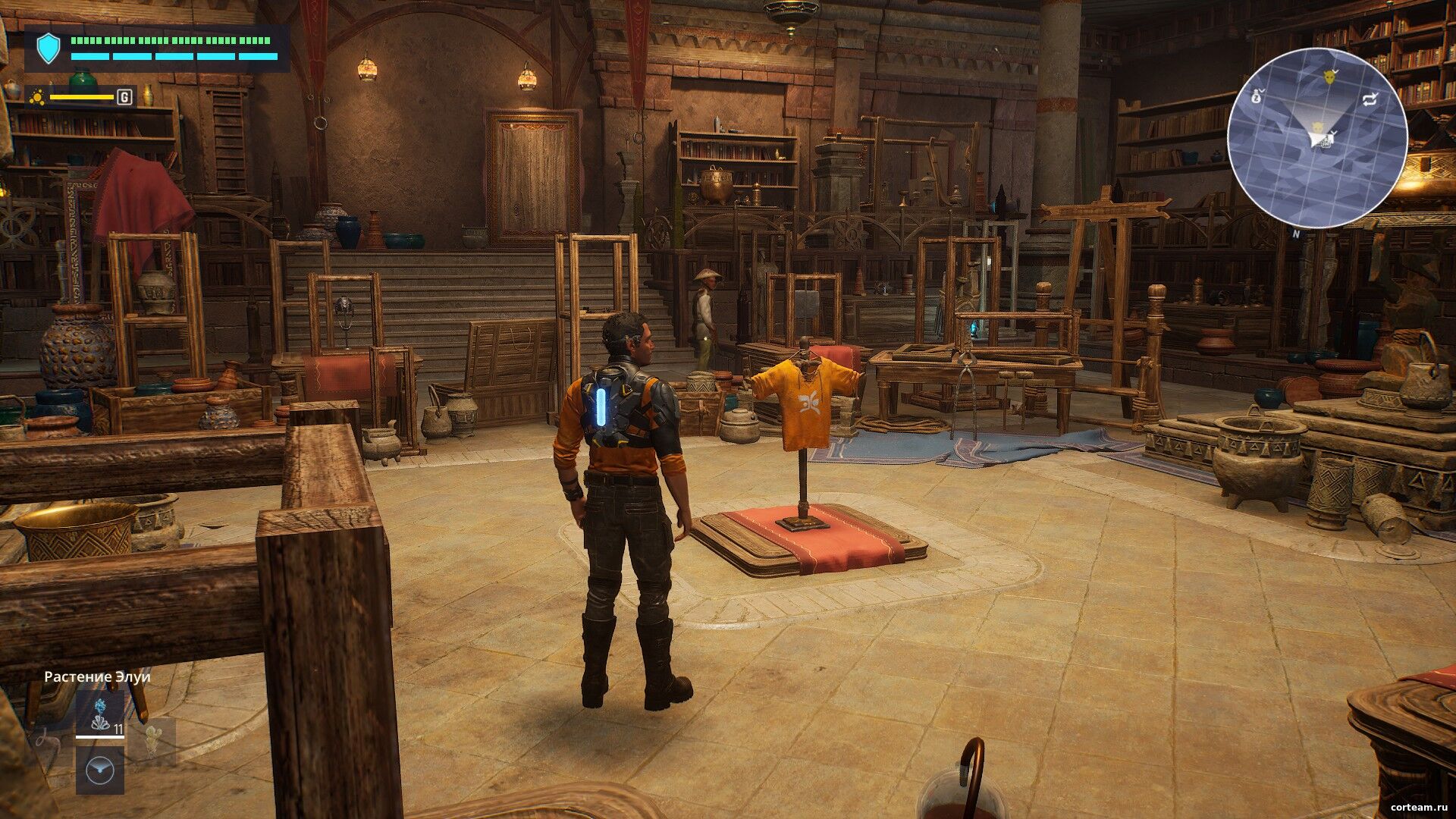
Task: Click the money bag marker on minimap
Action: pyautogui.click(x=1255, y=96)
